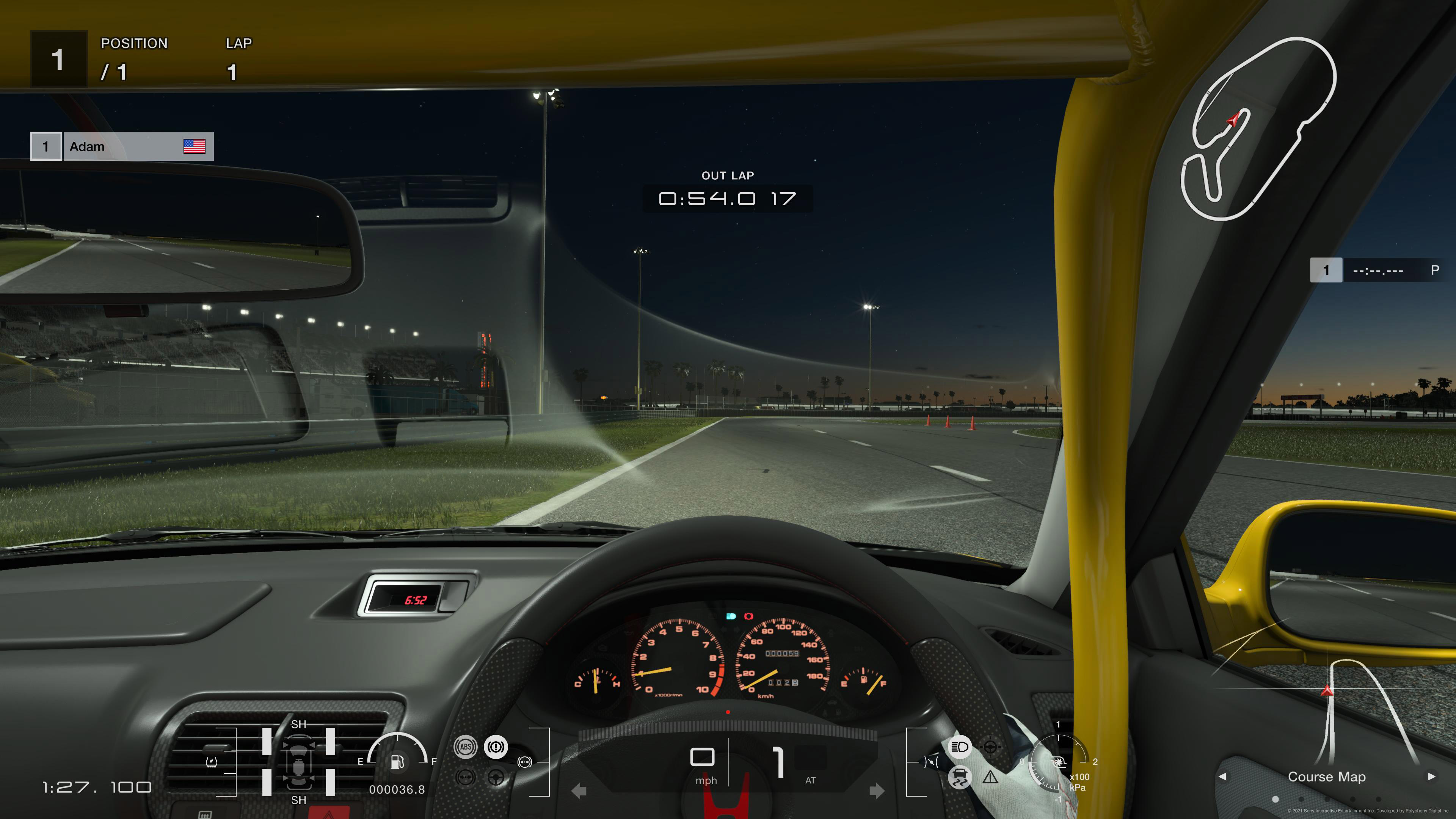Go to the previous multi-function display page
This screenshot has height=819, width=1456.
tap(1222, 777)
